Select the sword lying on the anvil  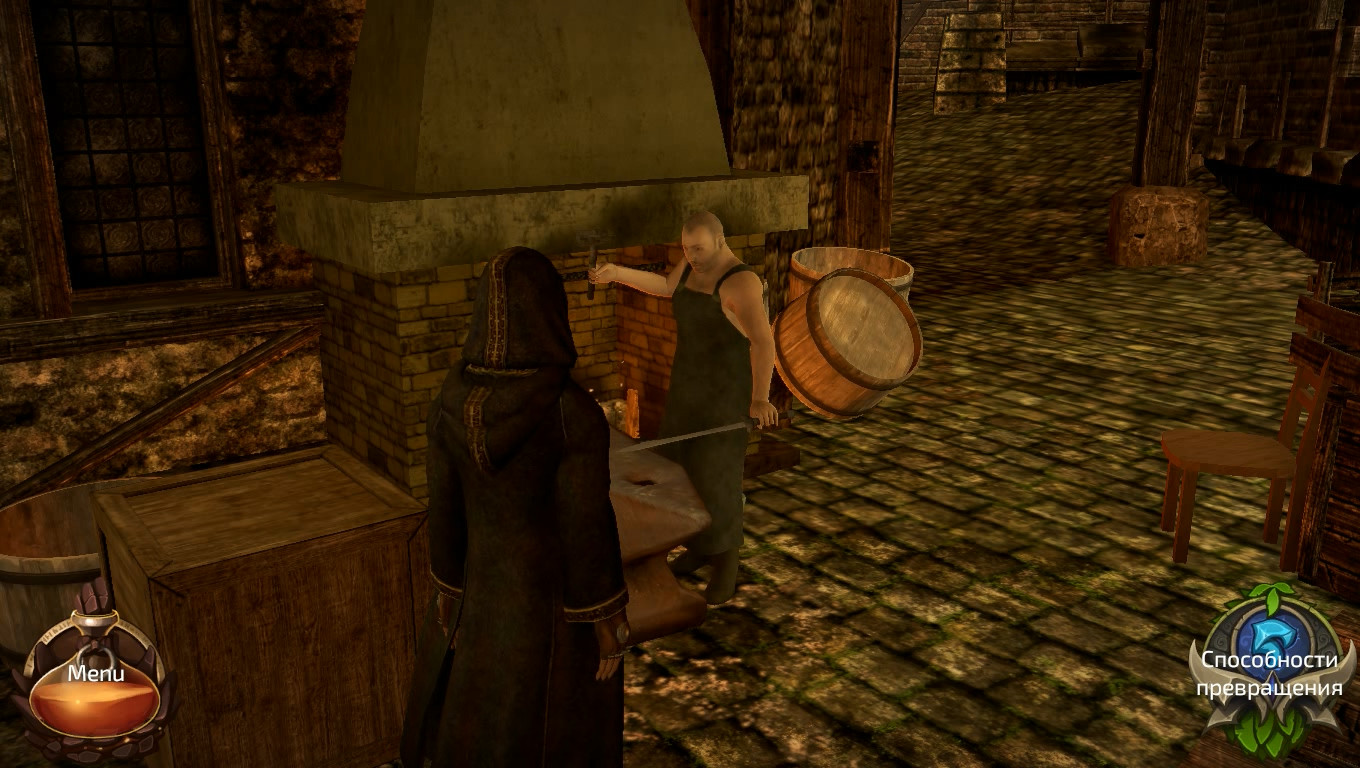pos(690,435)
